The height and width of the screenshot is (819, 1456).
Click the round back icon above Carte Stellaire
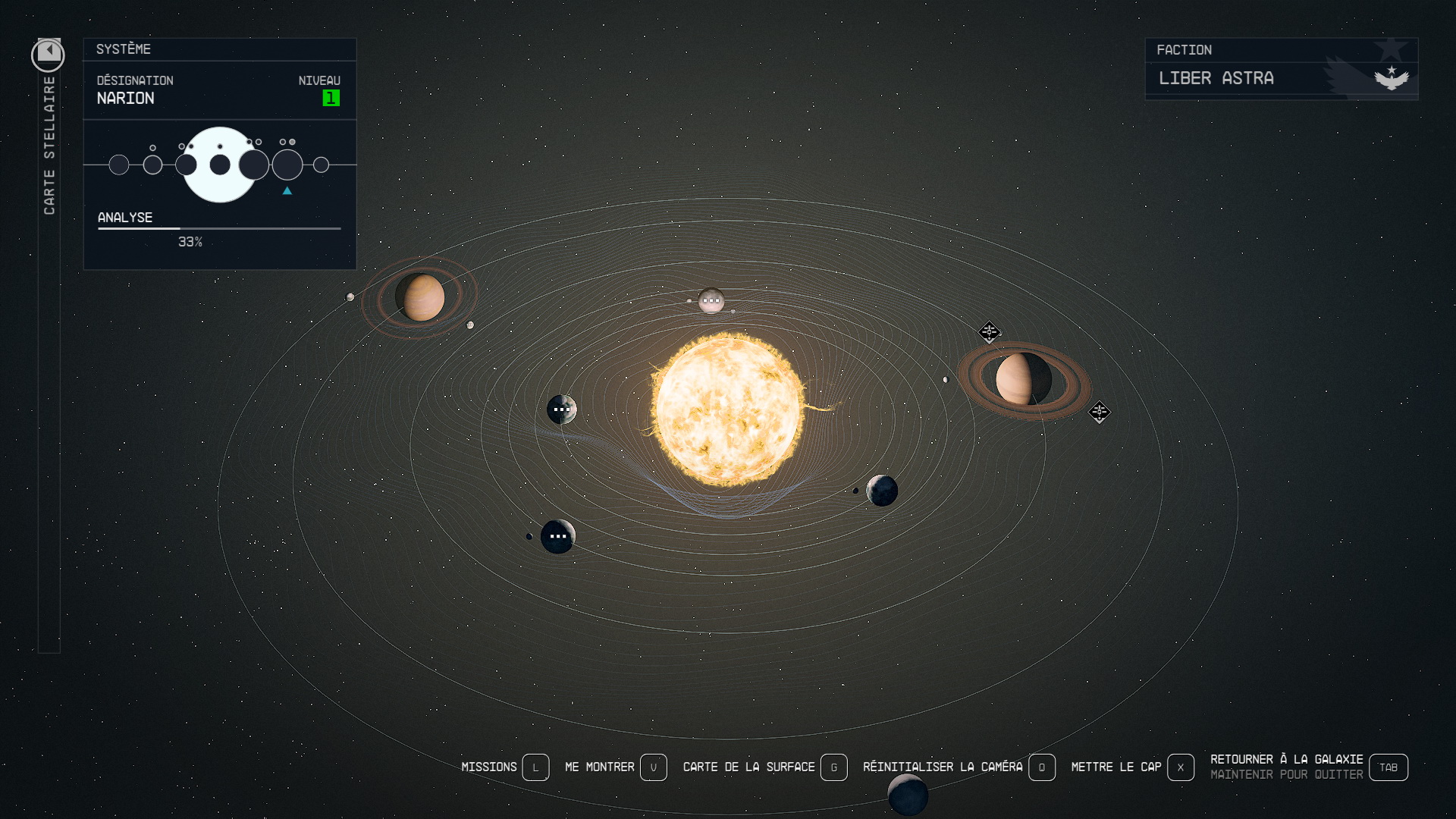click(48, 55)
